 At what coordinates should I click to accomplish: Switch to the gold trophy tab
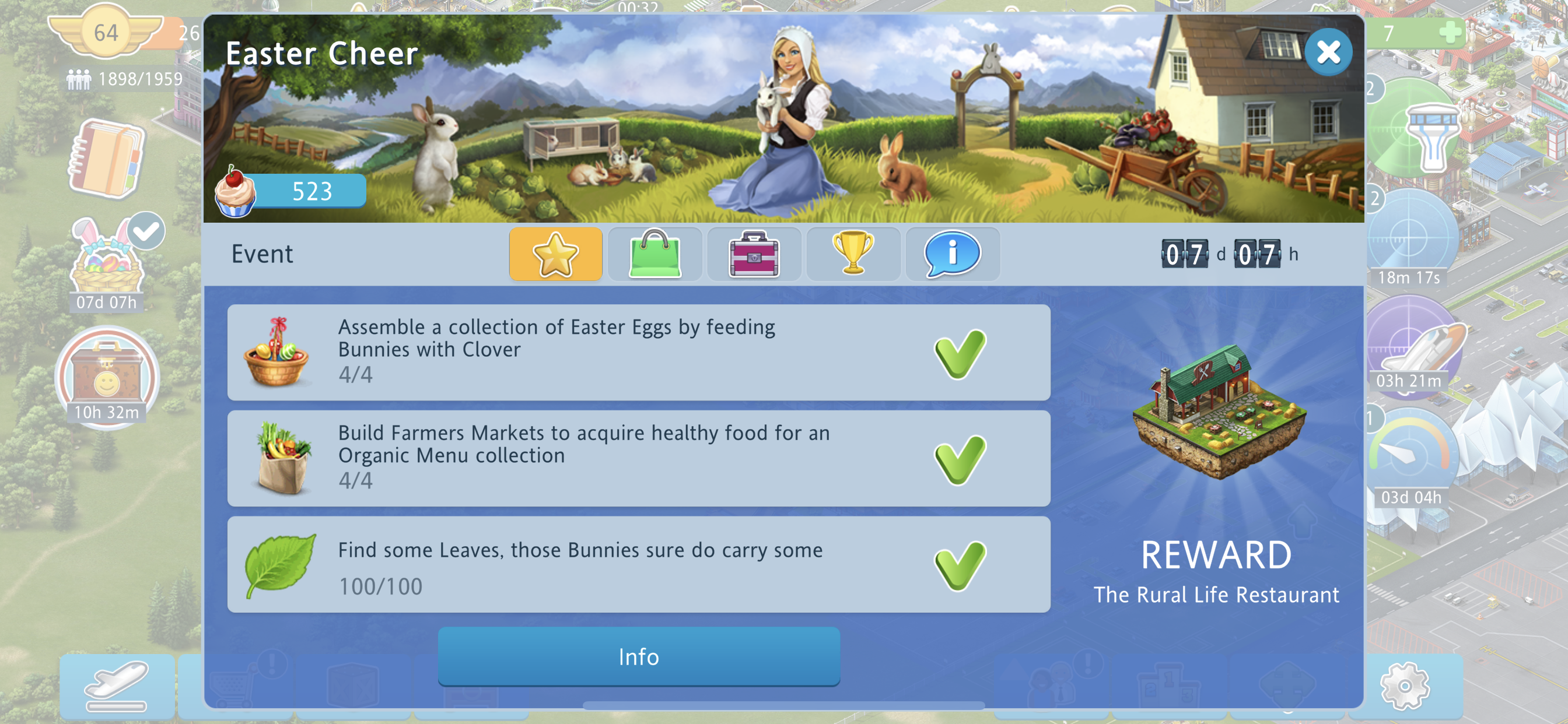pyautogui.click(x=853, y=254)
